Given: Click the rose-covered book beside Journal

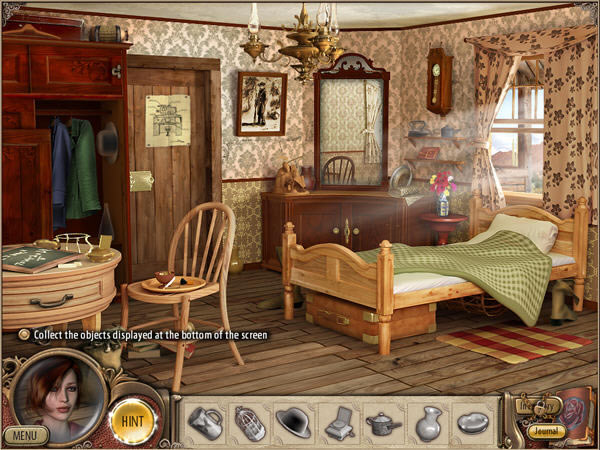Looking at the screenshot, I should (576, 408).
